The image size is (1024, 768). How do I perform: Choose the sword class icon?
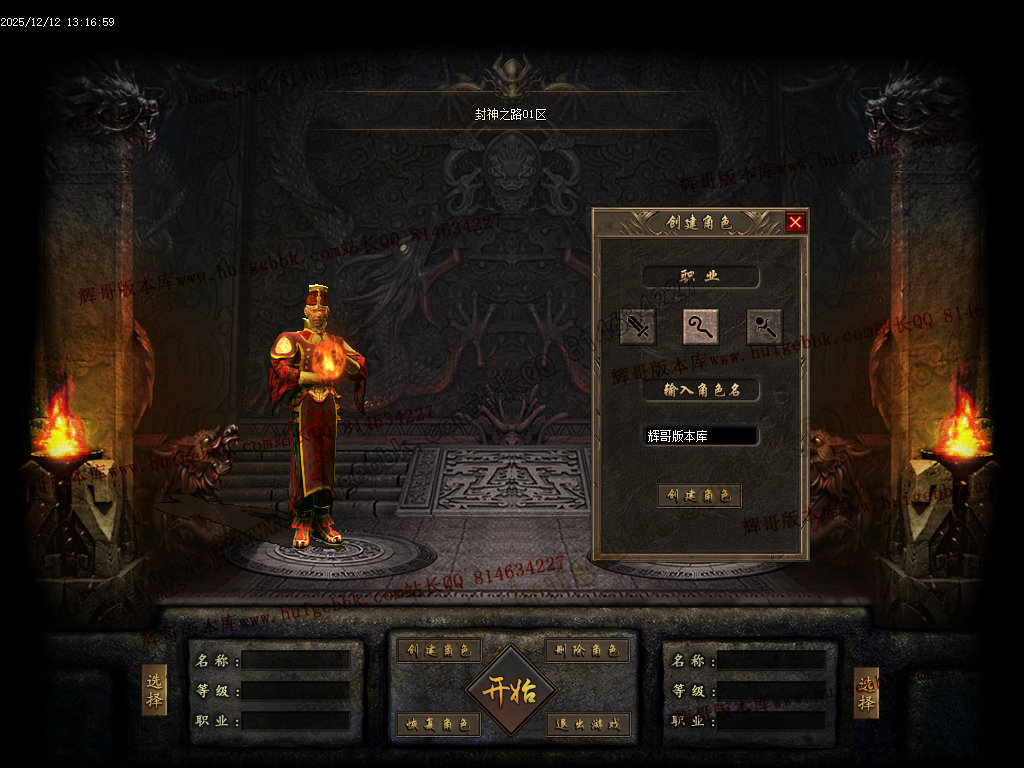[x=637, y=326]
